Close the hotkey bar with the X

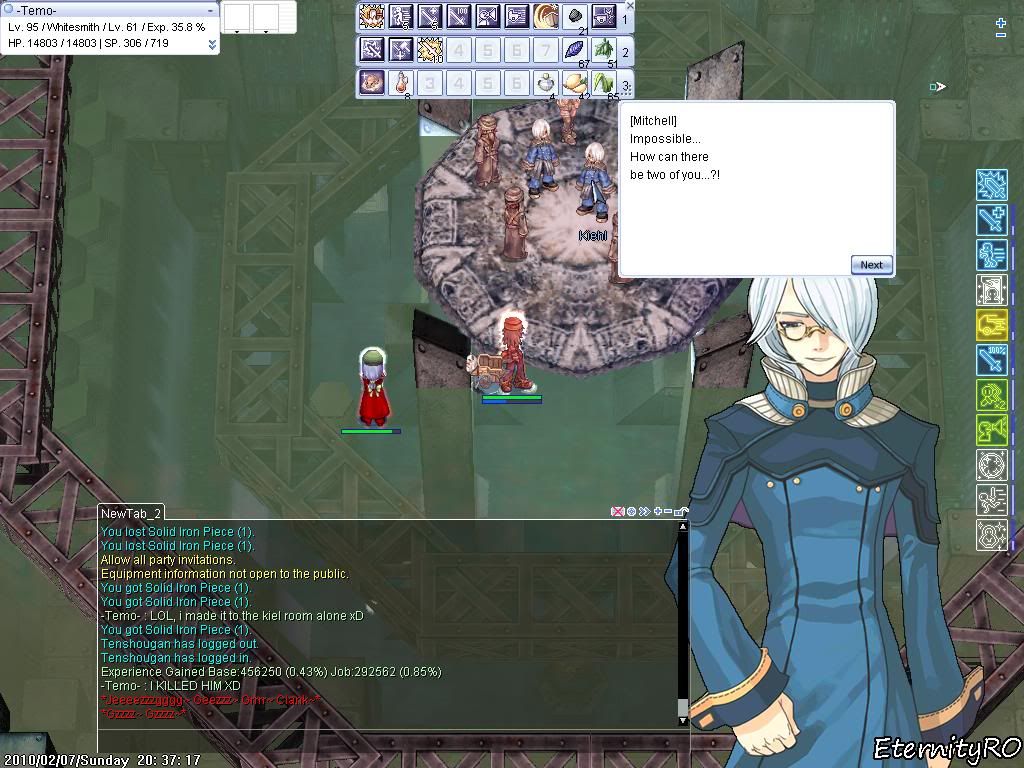point(629,6)
